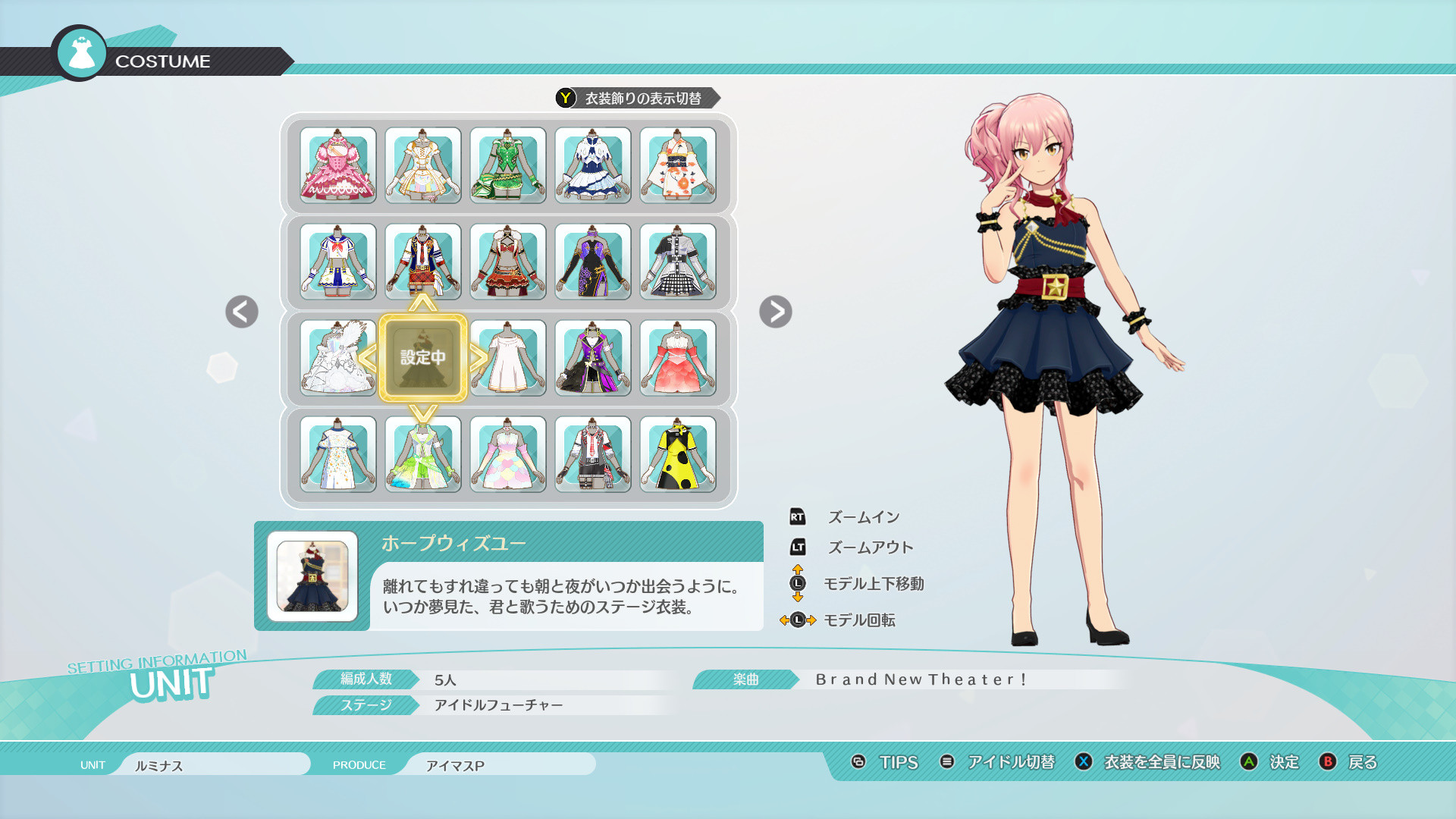The image size is (1456, 819).
Task: Click the right arrow to browse more costumes
Action: (x=775, y=313)
